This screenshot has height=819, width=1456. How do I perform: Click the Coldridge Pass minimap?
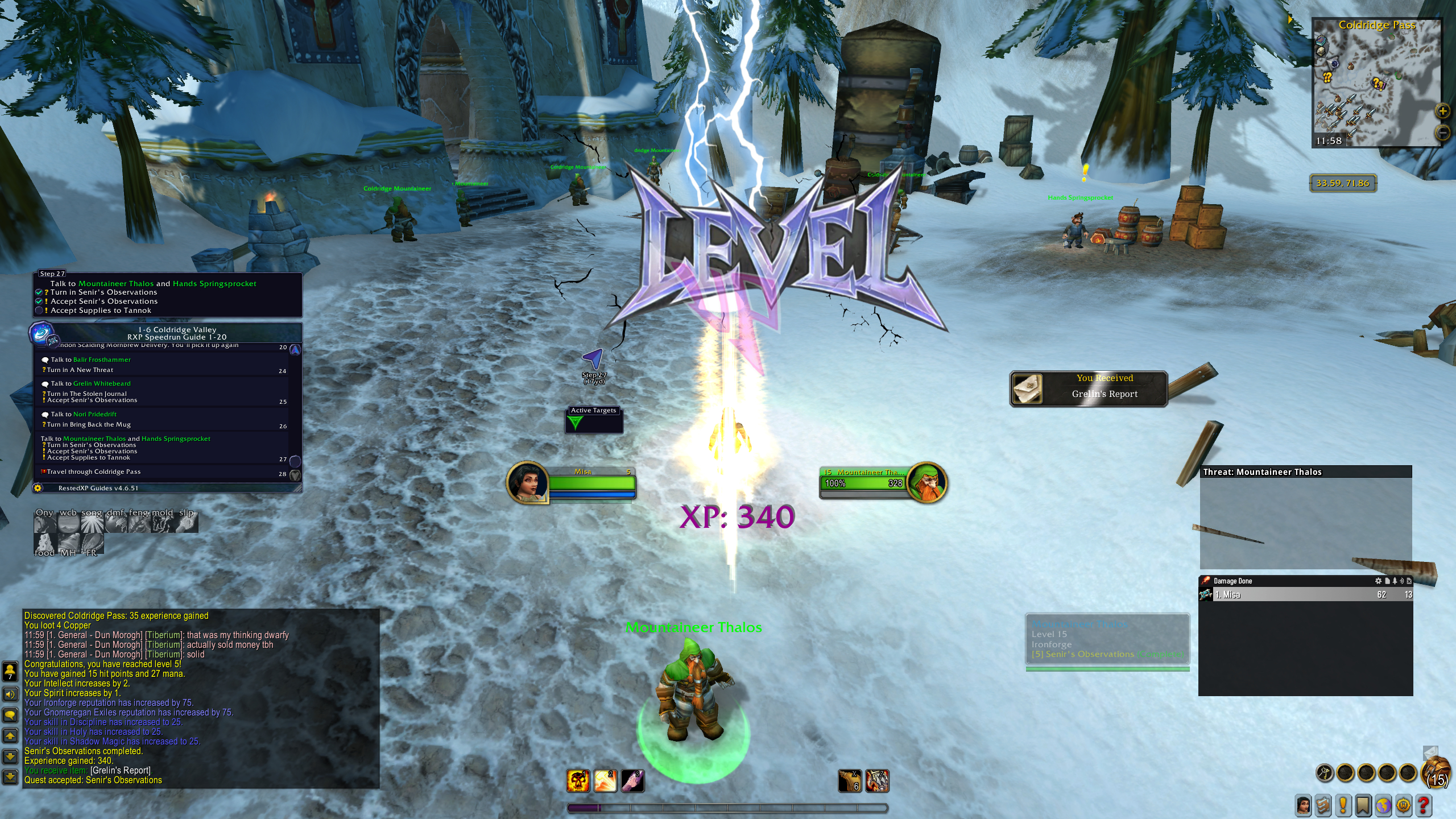(1376, 83)
